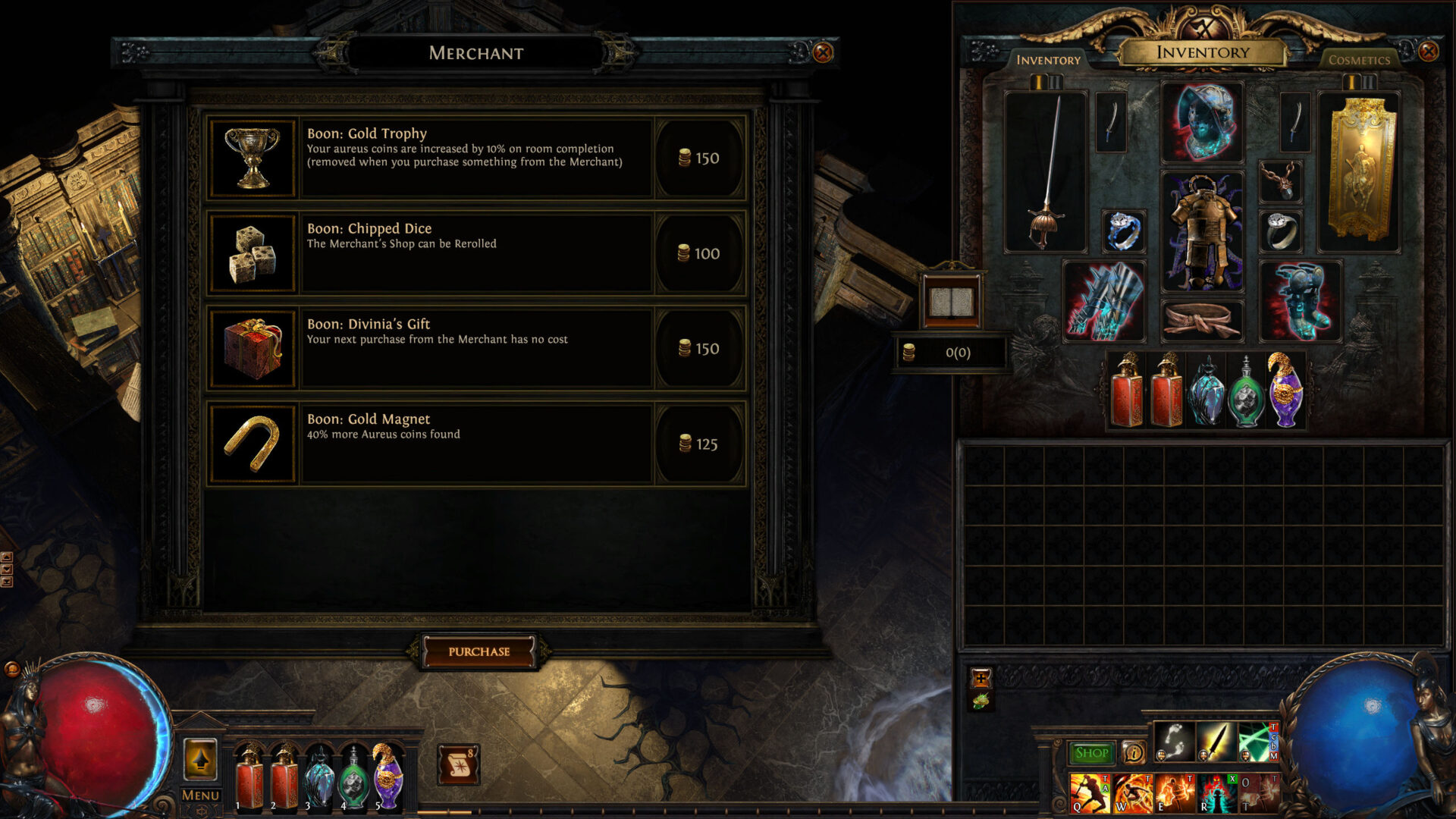Click the Divinia's Gift present icon

(x=253, y=347)
